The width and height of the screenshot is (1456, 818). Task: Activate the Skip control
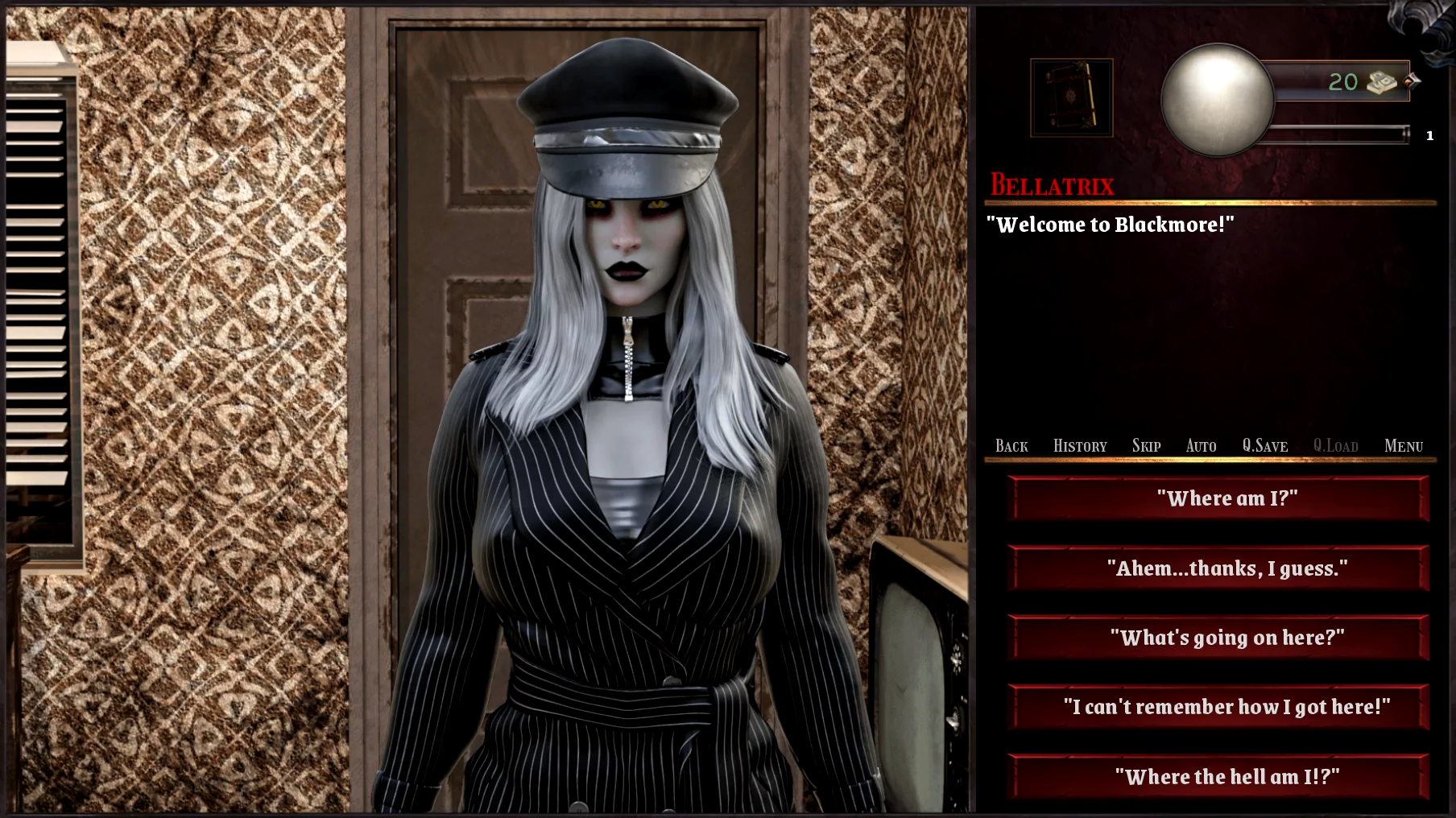pos(1146,446)
